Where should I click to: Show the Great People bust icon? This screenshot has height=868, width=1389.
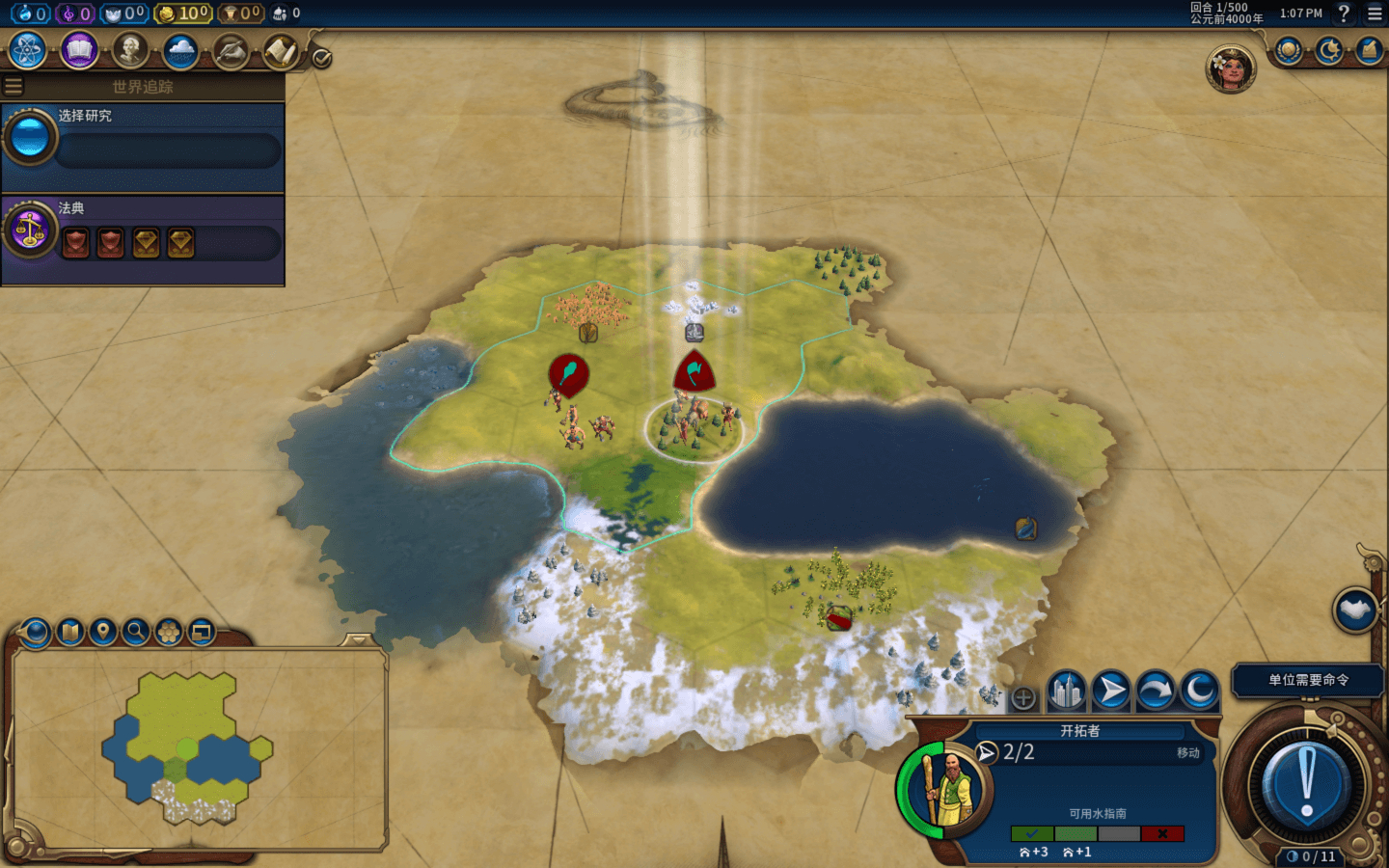[130, 50]
